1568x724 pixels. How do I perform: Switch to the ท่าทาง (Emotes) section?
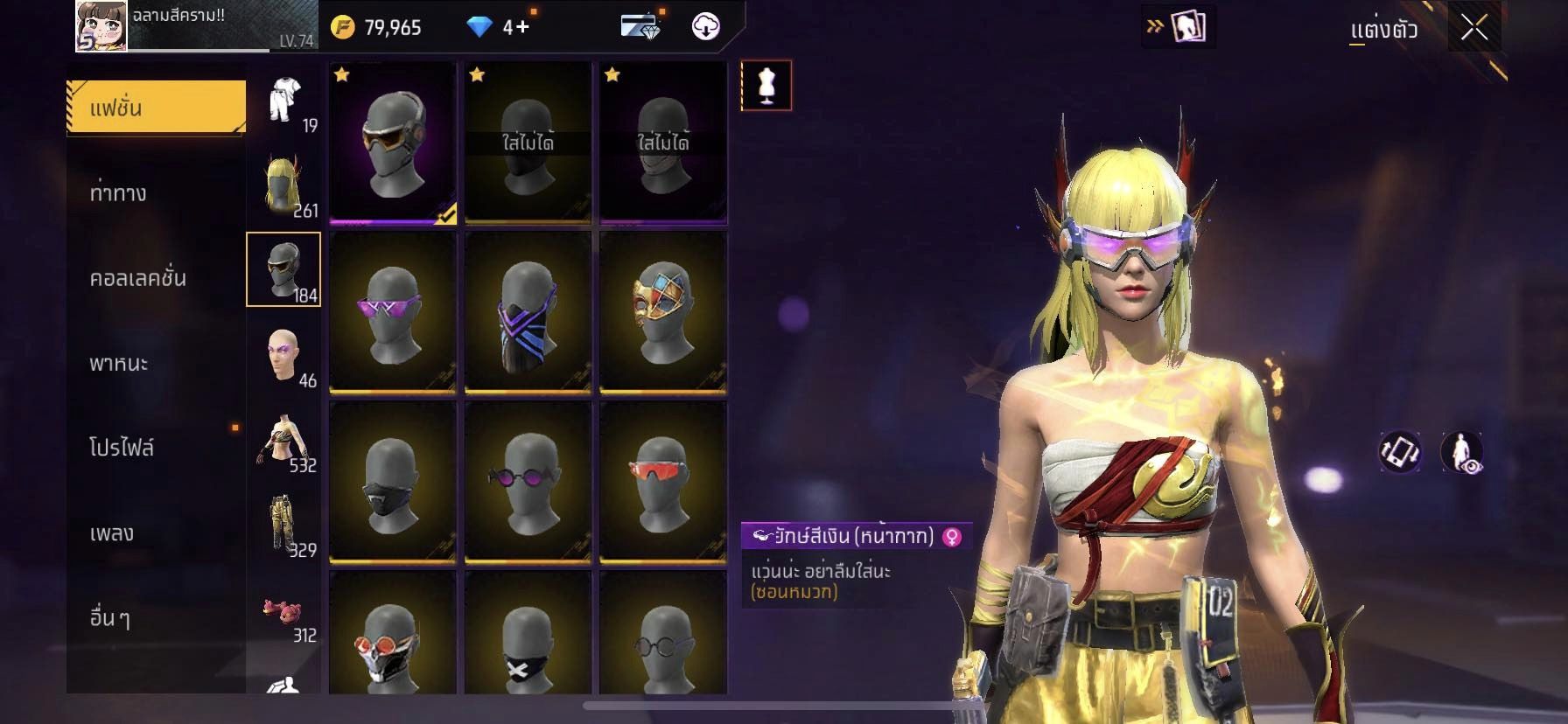(118, 193)
